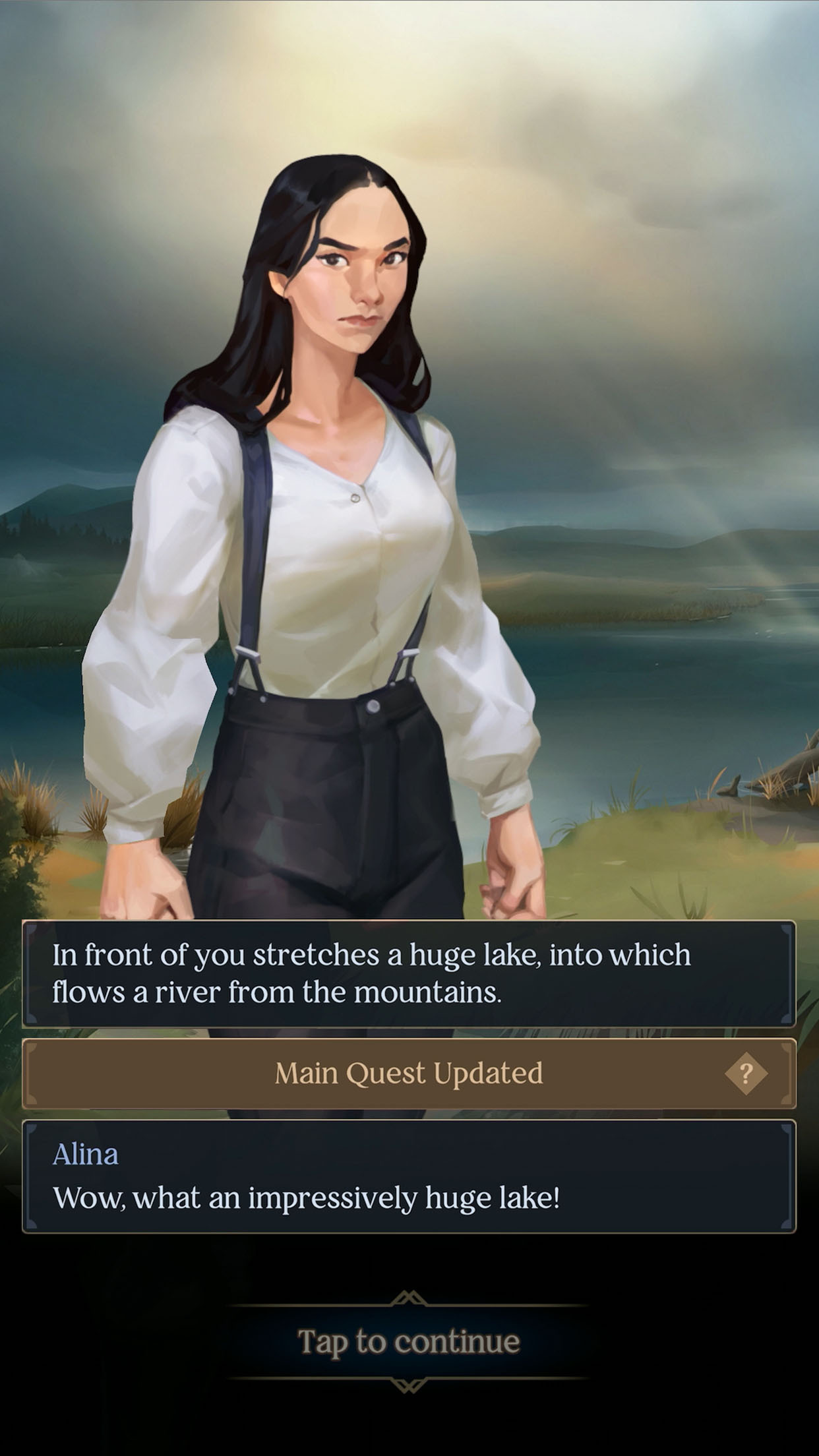Click the question mark diamond icon
The image size is (819, 1456).
[746, 1074]
